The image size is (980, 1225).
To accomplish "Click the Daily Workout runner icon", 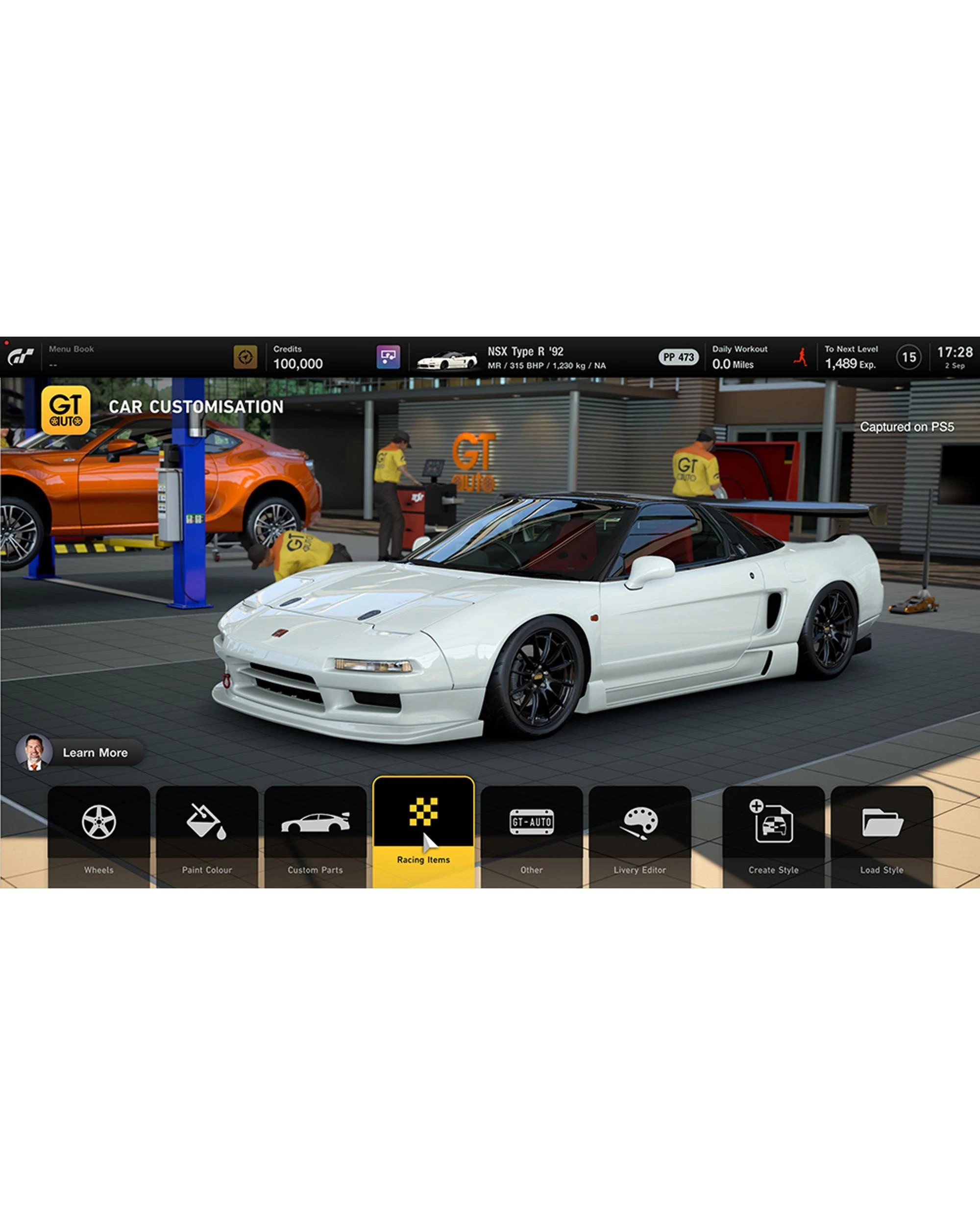I will point(801,357).
